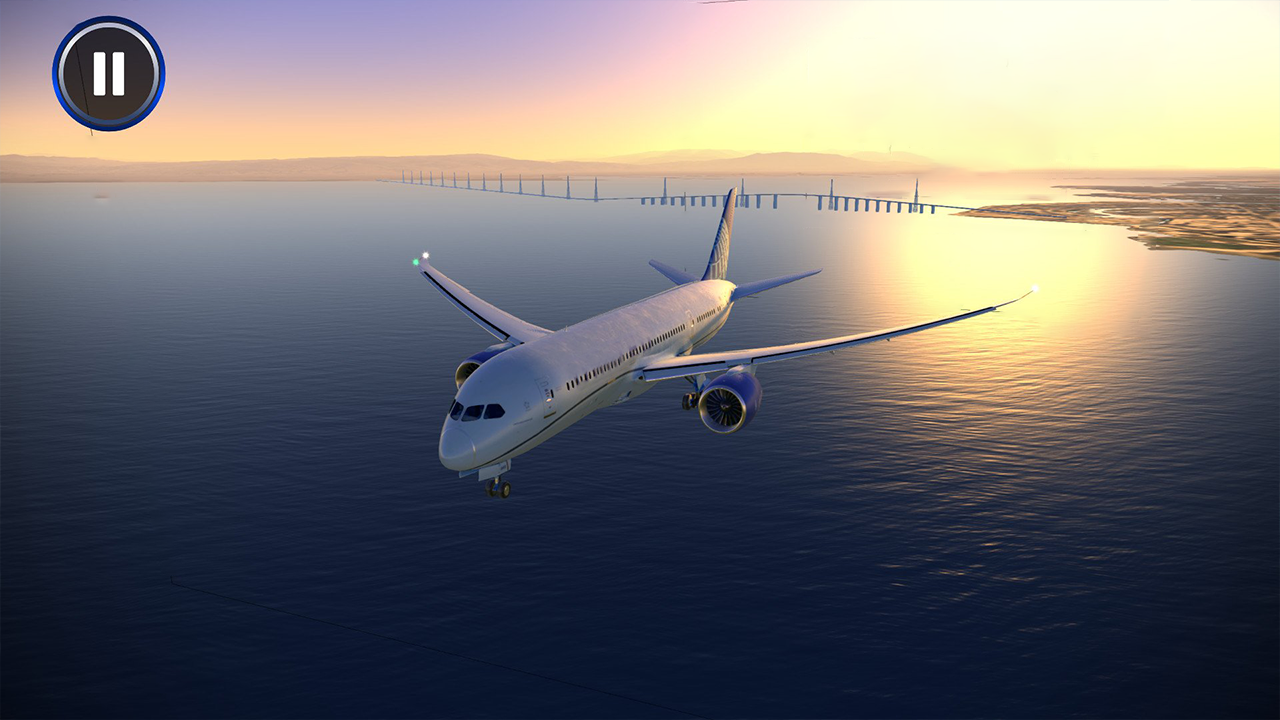Select the cockpit windows of the aircraft
The width and height of the screenshot is (1280, 720).
coord(477,409)
